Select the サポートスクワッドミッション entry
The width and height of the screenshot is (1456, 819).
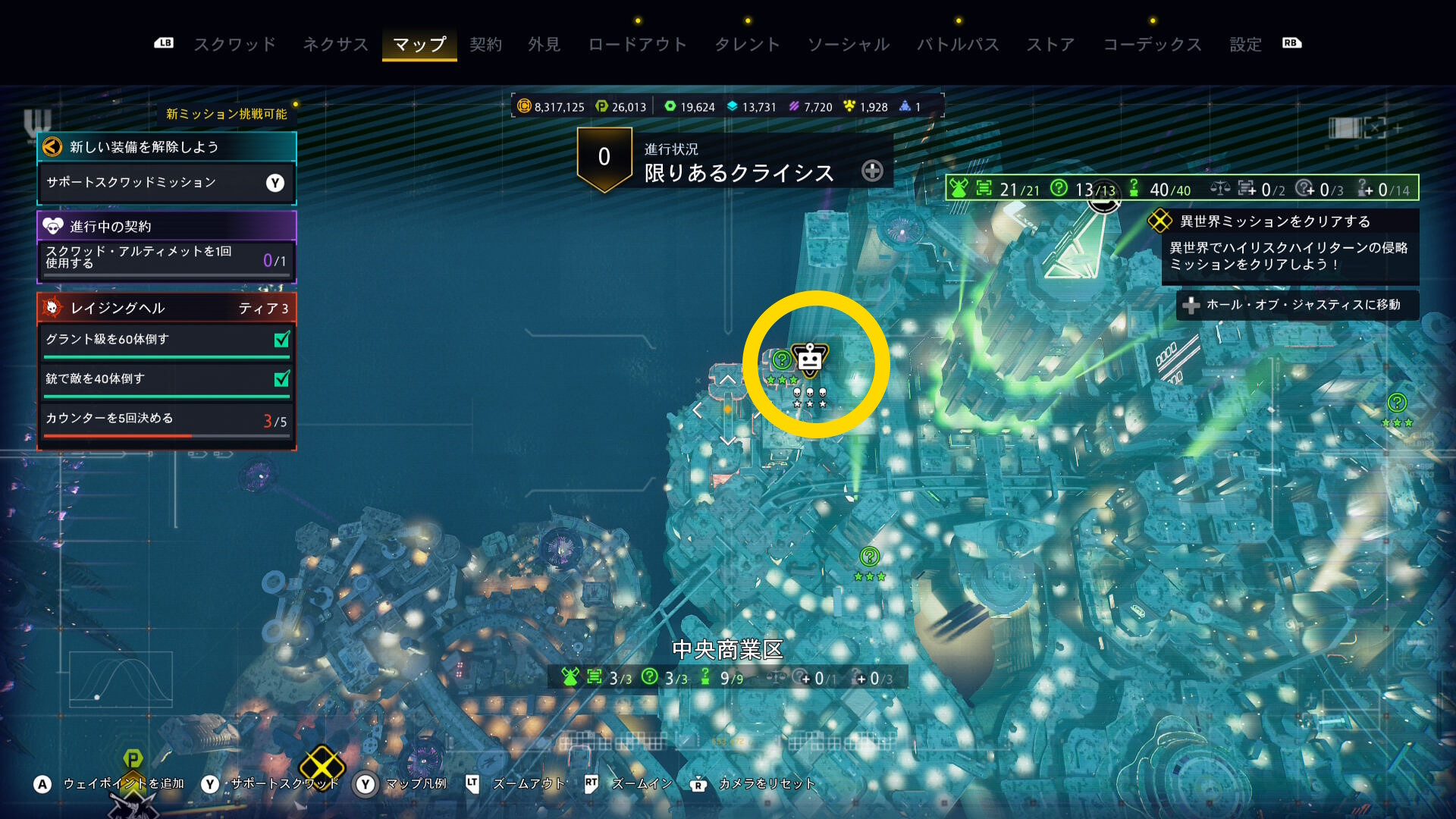click(166, 183)
